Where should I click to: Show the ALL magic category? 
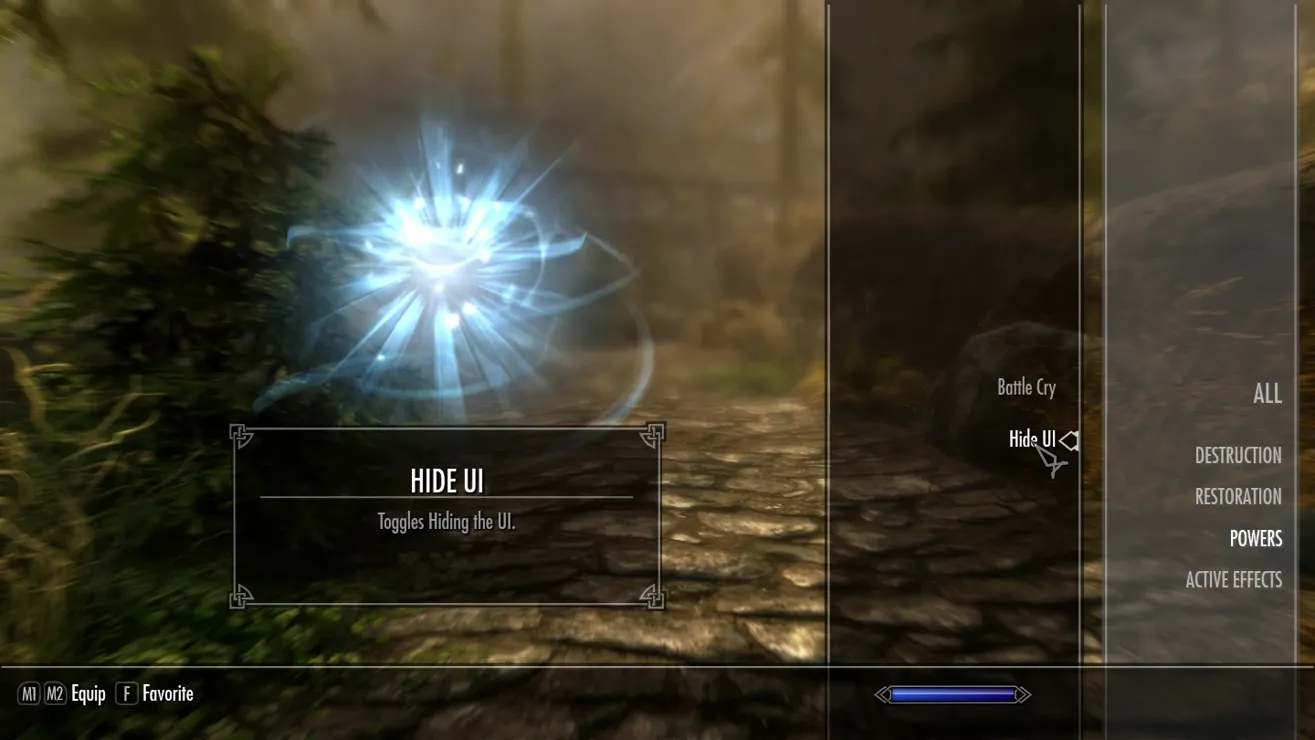(1266, 394)
